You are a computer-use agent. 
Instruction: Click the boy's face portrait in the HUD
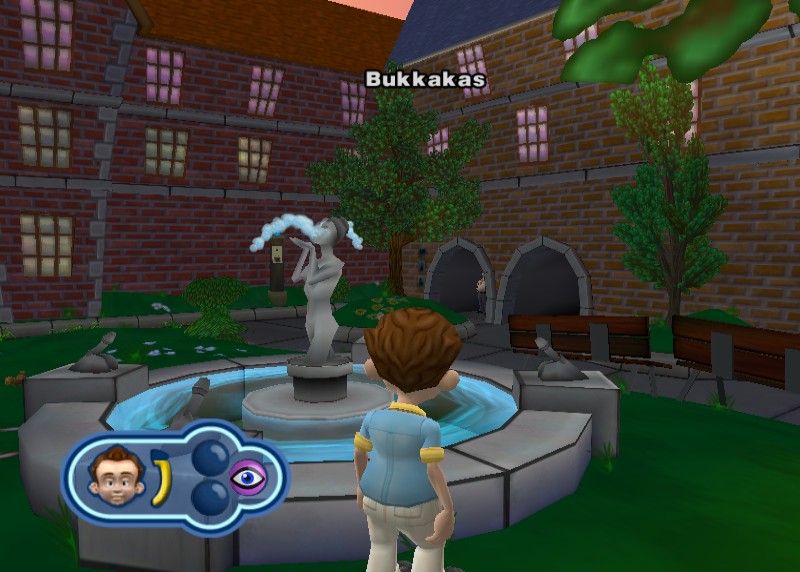(111, 475)
